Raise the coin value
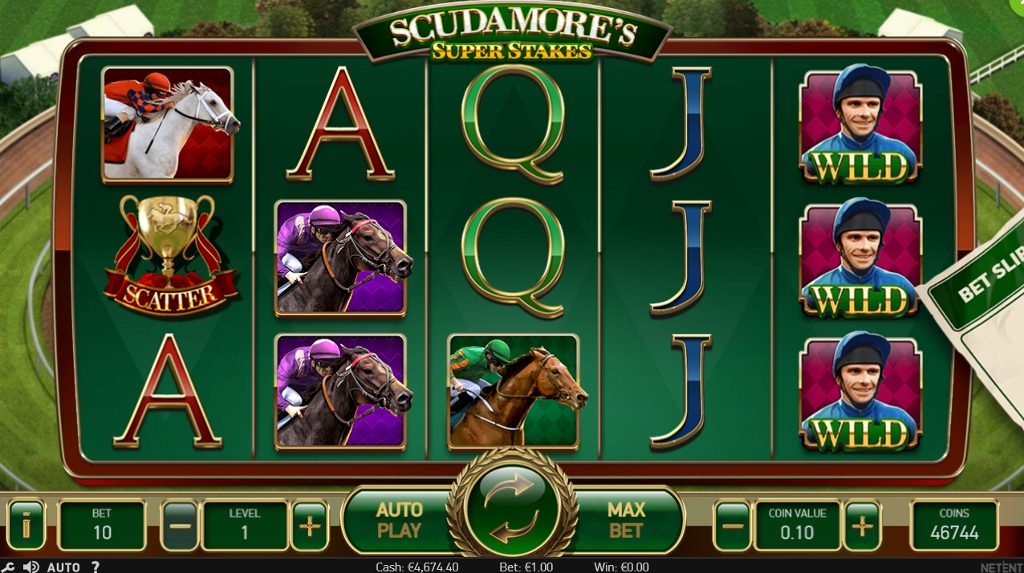The height and width of the screenshot is (573, 1024). [862, 525]
